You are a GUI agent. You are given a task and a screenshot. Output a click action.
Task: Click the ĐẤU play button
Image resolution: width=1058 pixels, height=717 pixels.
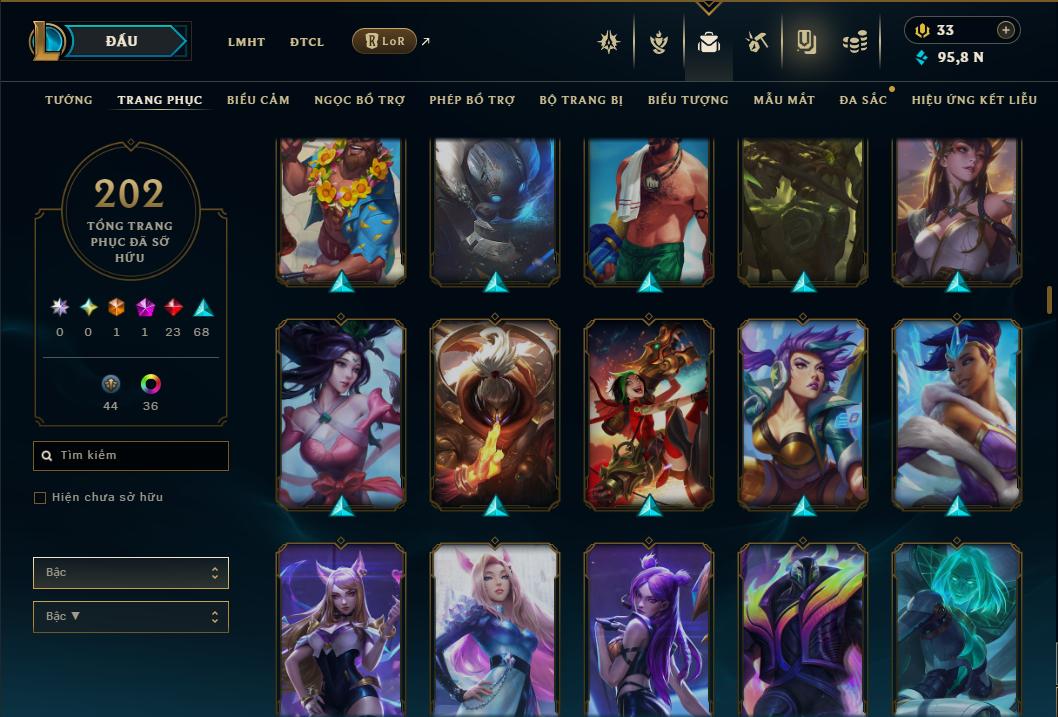(122, 41)
